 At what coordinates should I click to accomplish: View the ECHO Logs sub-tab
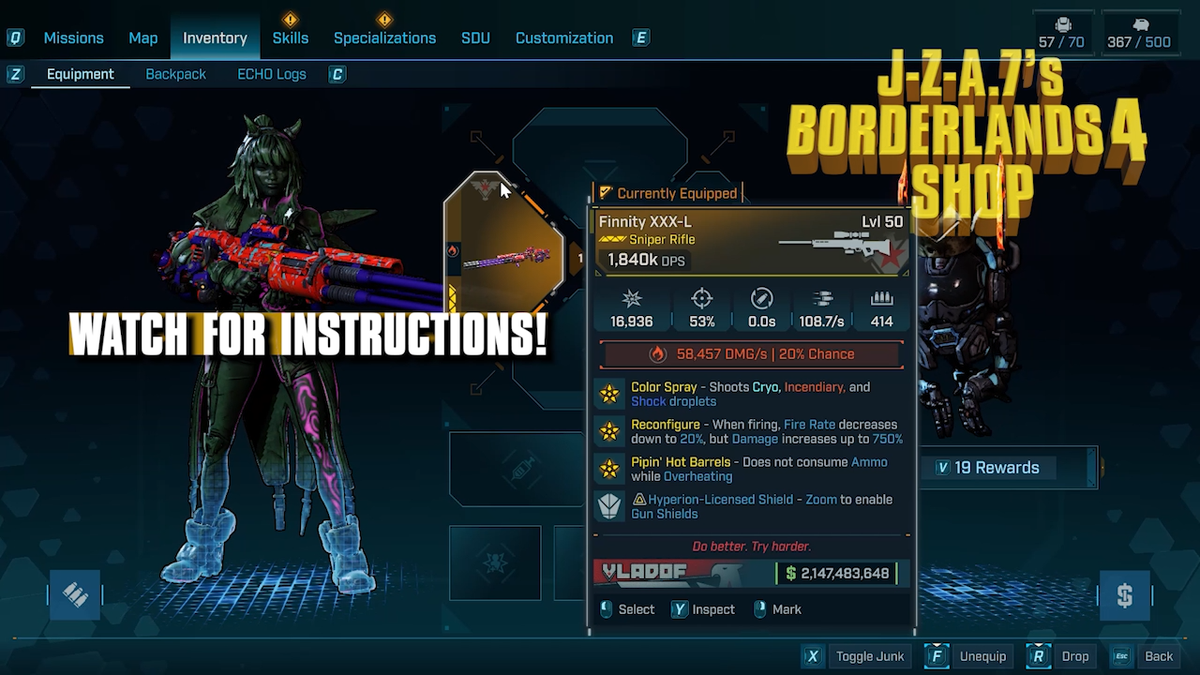272,74
